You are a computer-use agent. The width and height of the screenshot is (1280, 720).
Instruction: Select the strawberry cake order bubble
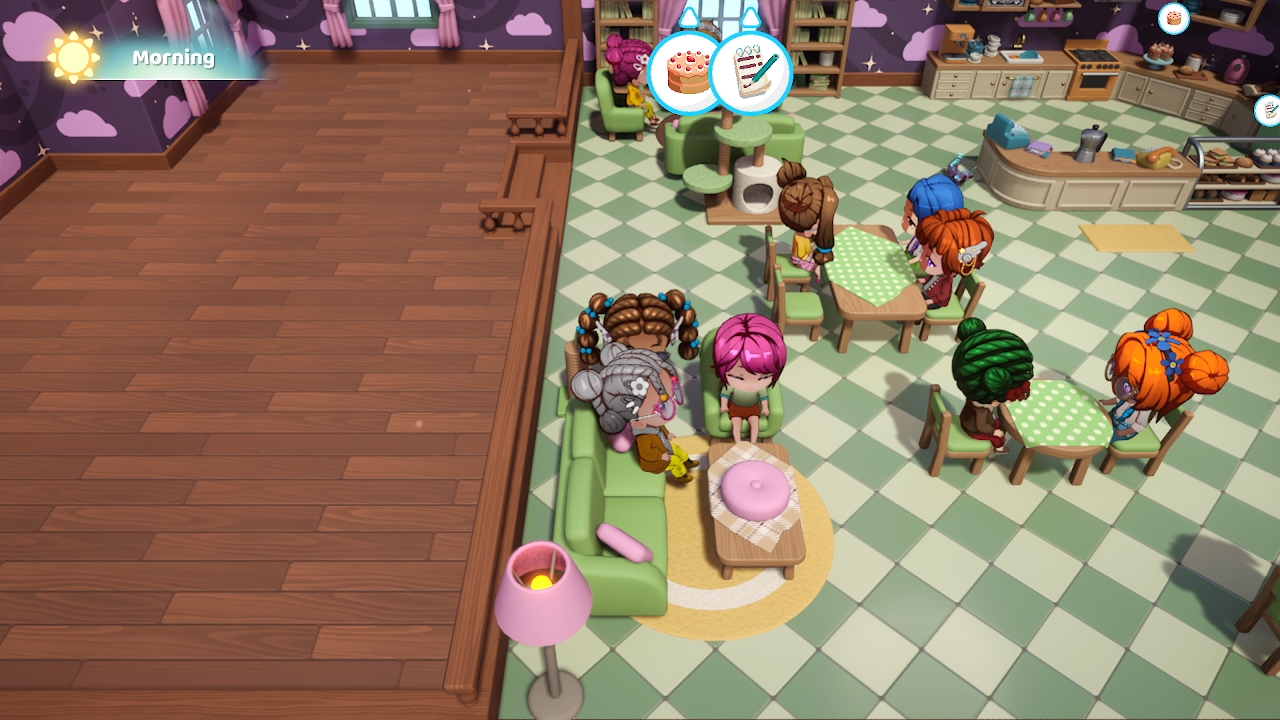coord(682,73)
